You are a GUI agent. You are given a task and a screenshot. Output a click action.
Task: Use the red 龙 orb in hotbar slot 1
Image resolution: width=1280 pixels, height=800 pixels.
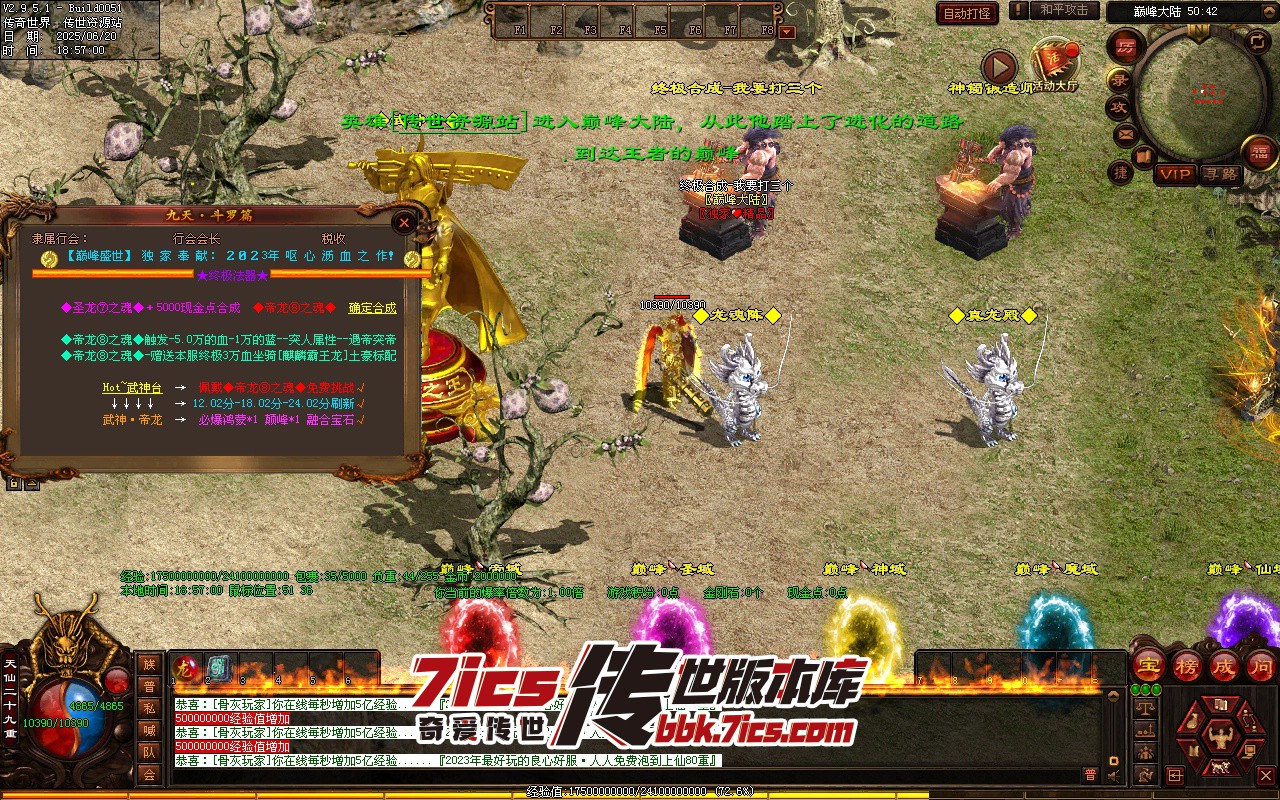coord(185,668)
